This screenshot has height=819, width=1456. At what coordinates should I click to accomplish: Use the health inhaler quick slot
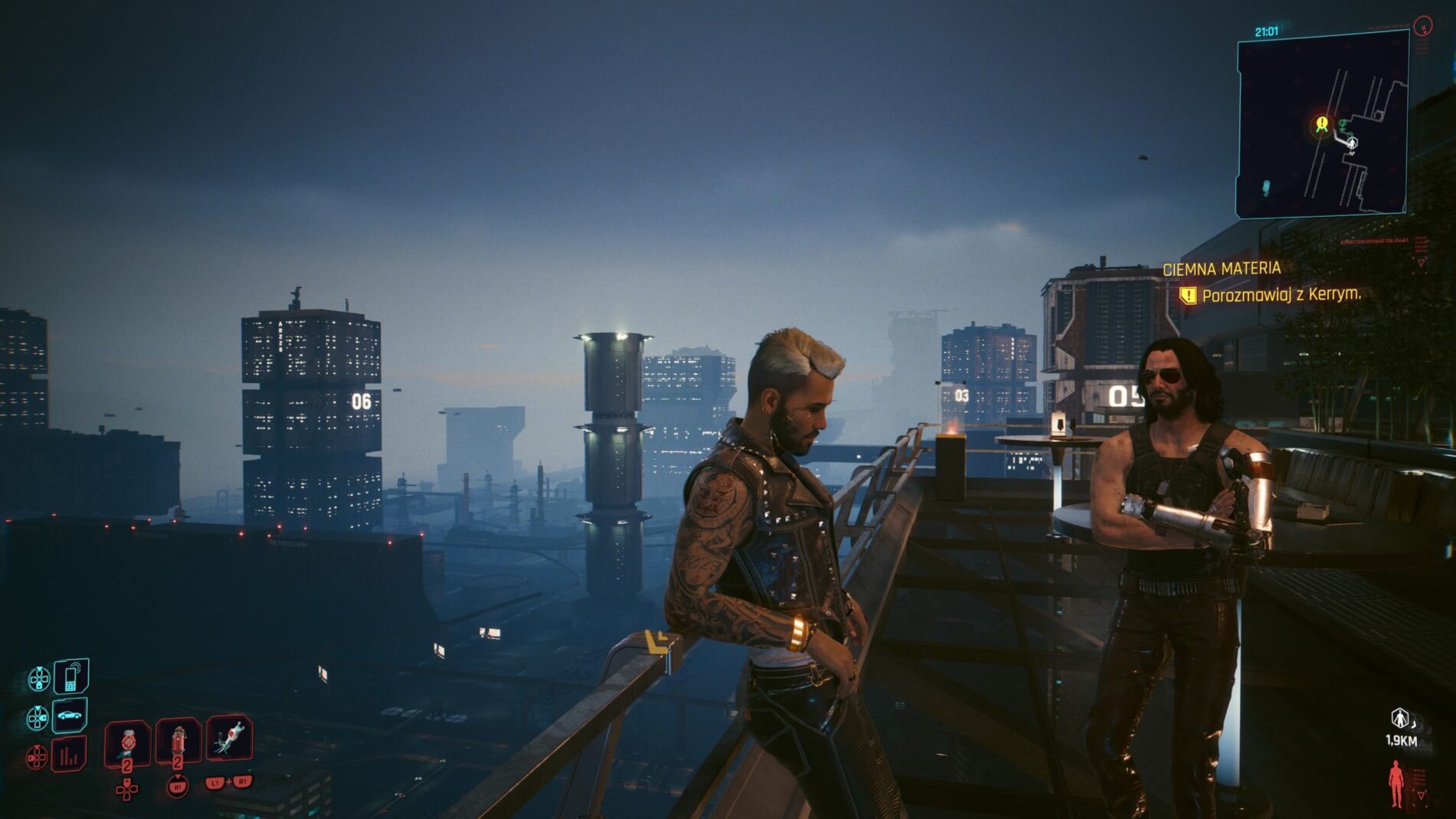tap(127, 742)
